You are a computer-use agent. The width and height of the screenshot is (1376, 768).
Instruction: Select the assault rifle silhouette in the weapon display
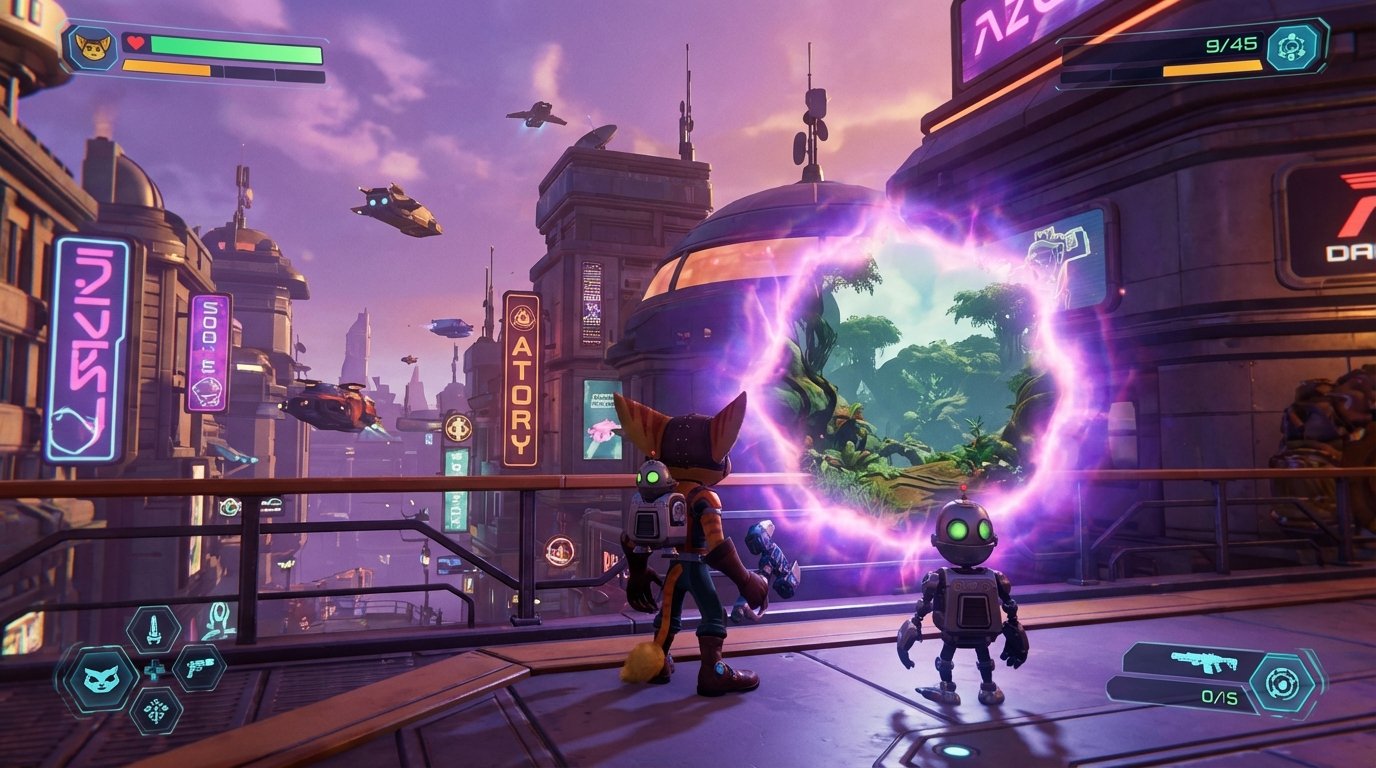(1202, 660)
